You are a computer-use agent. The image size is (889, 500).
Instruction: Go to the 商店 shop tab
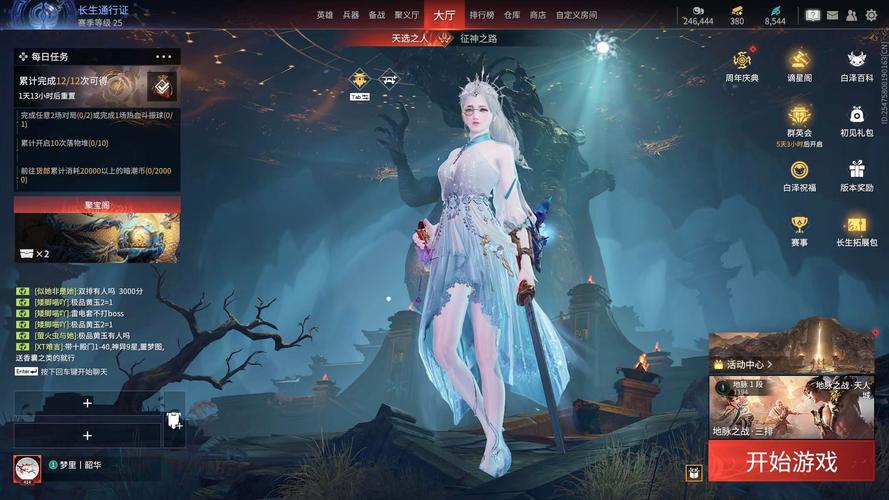[x=538, y=15]
